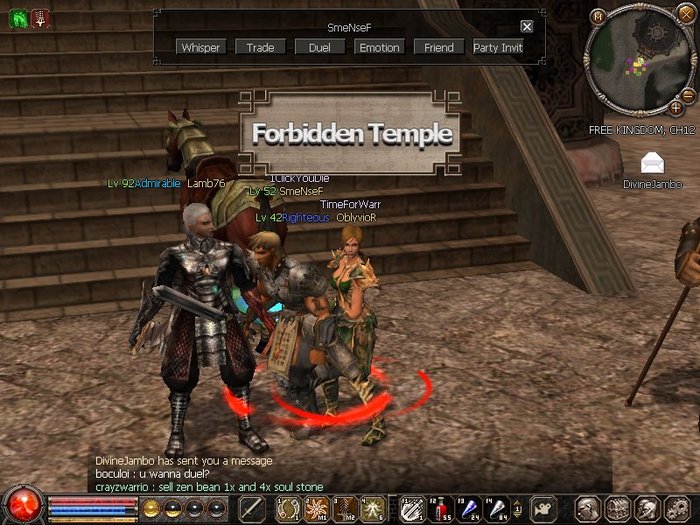Select the red sword buff icon

(x=40, y=17)
